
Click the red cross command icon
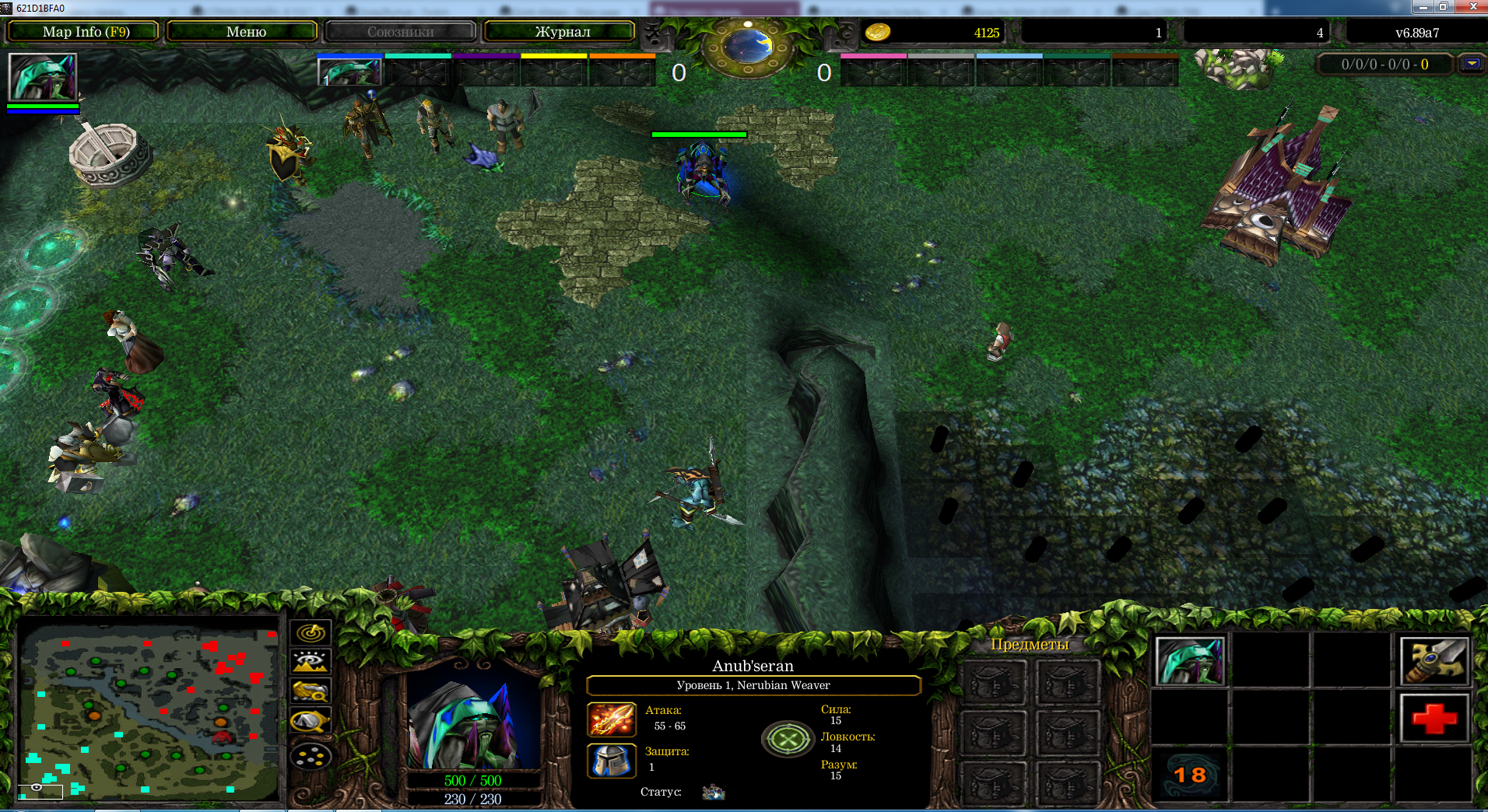point(1434,717)
